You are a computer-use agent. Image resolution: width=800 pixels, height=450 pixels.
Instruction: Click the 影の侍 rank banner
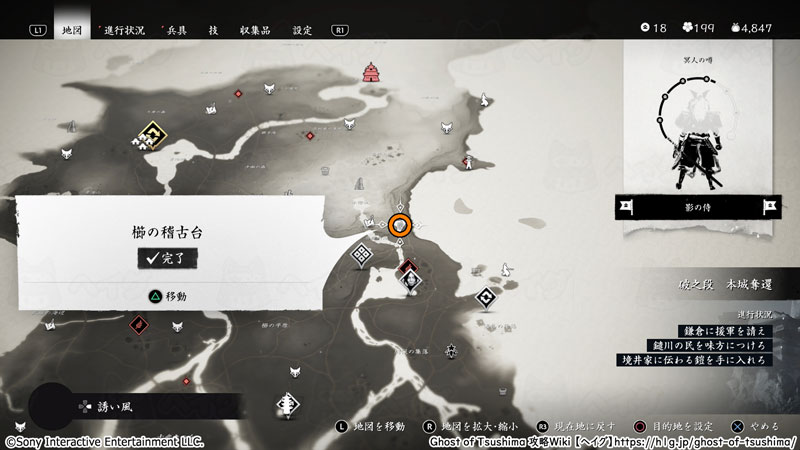698,208
